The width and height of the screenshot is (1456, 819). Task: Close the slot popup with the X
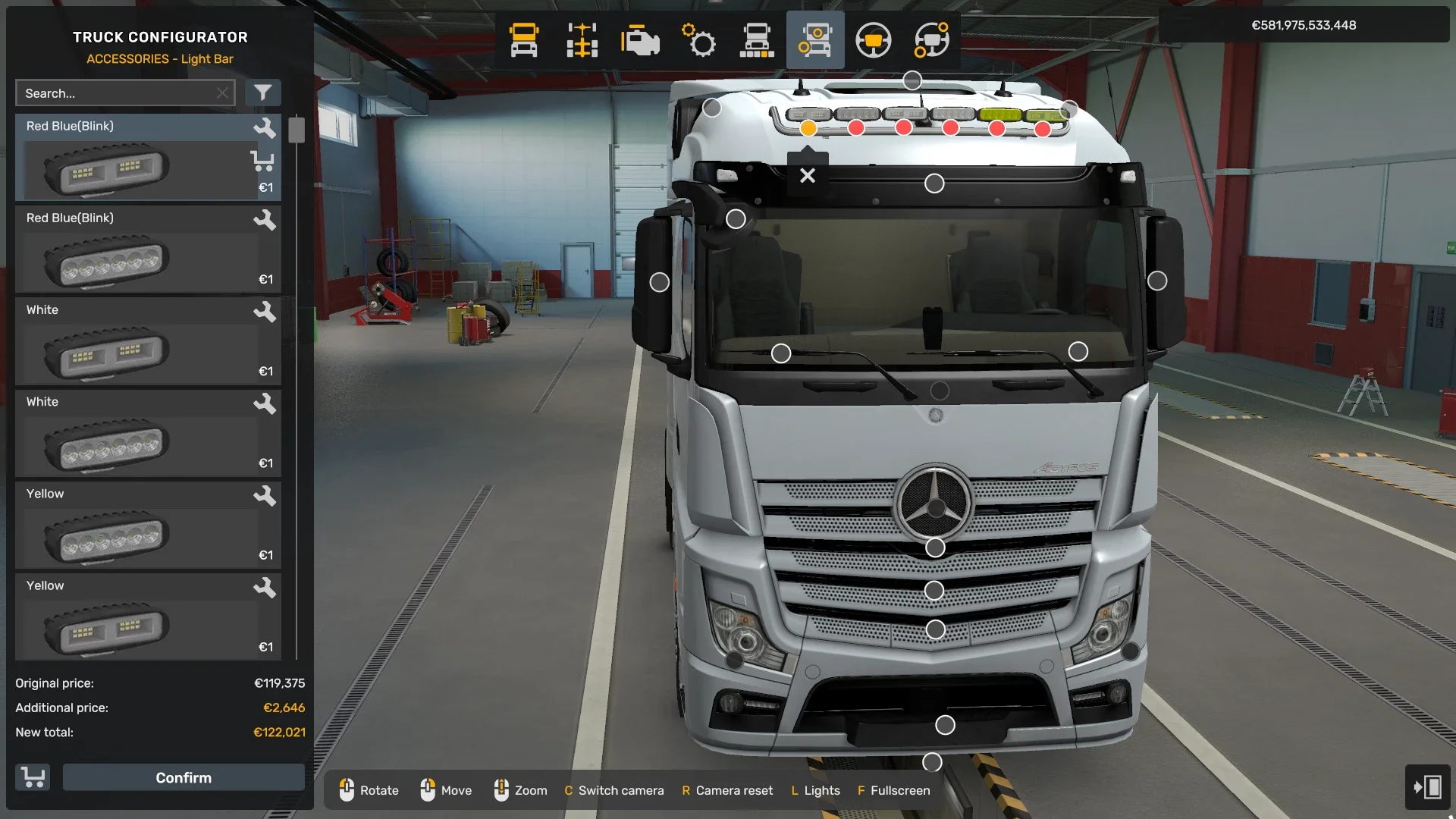807,175
